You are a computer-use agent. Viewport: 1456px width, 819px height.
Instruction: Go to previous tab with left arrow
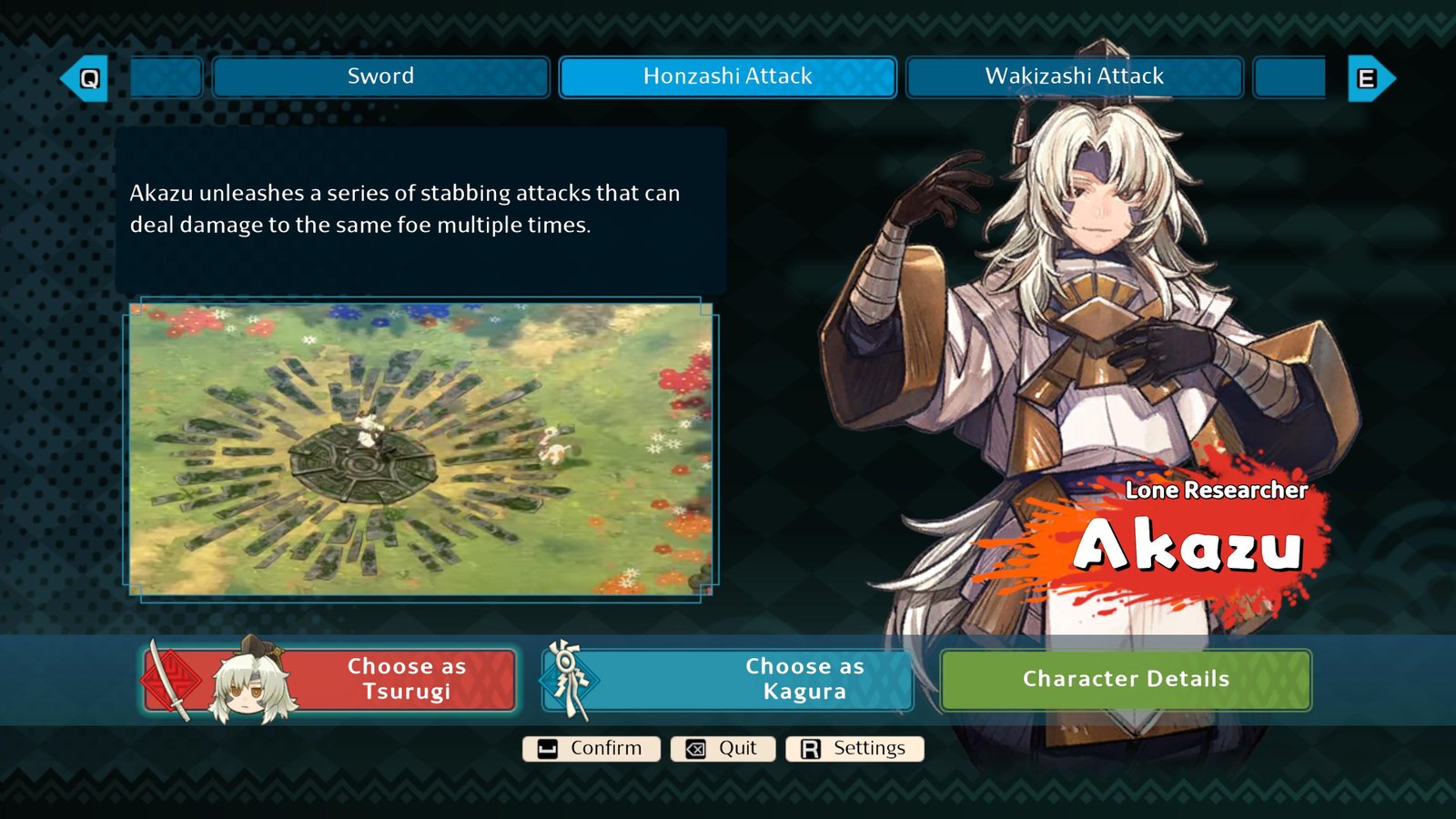tap(86, 78)
